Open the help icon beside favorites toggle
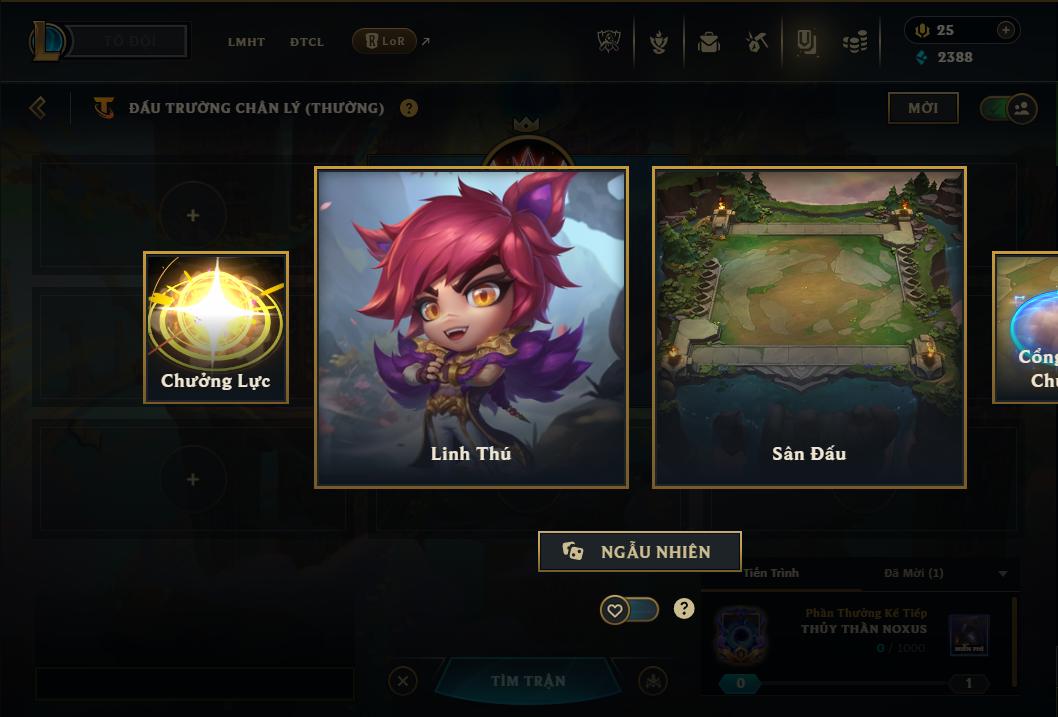 [684, 608]
